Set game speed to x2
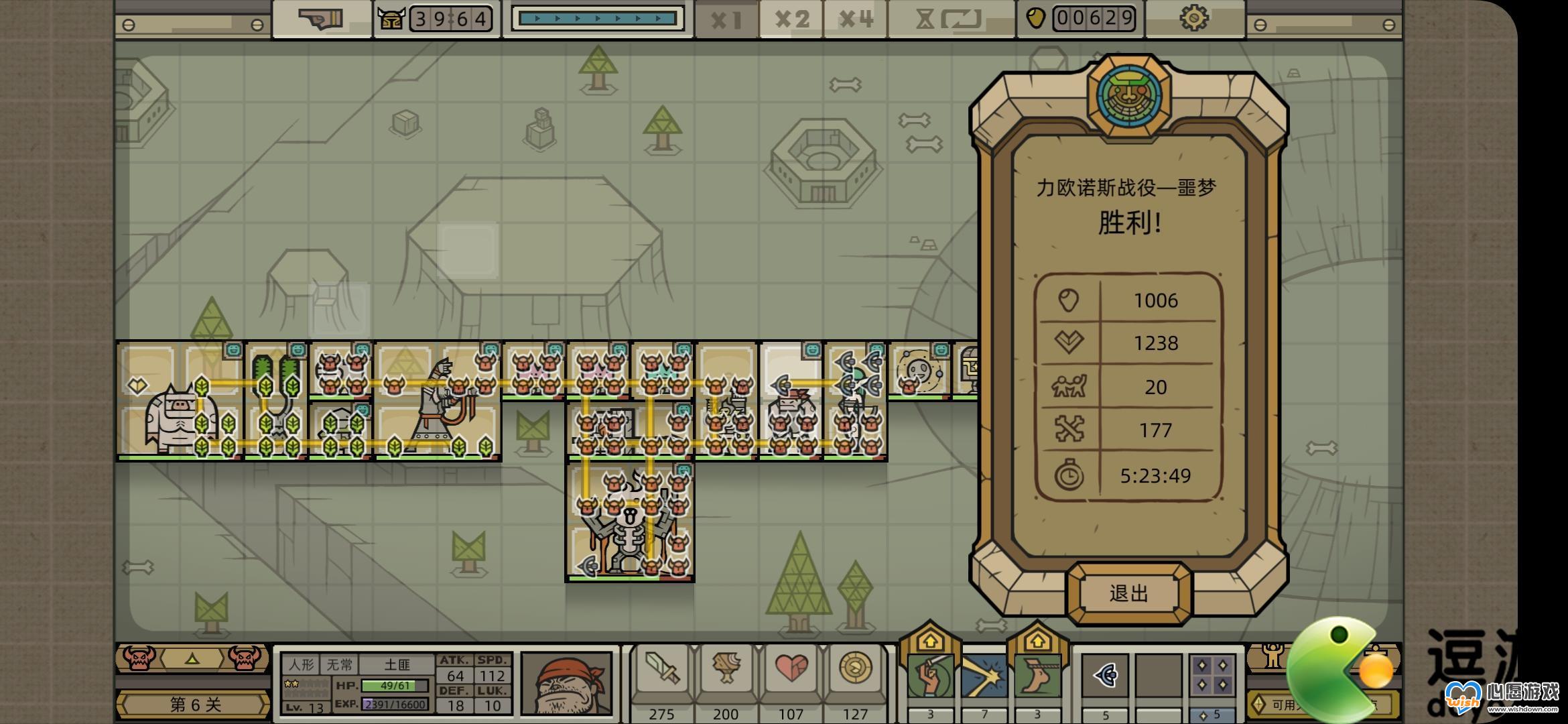The width and height of the screenshot is (1568, 724). (x=791, y=19)
